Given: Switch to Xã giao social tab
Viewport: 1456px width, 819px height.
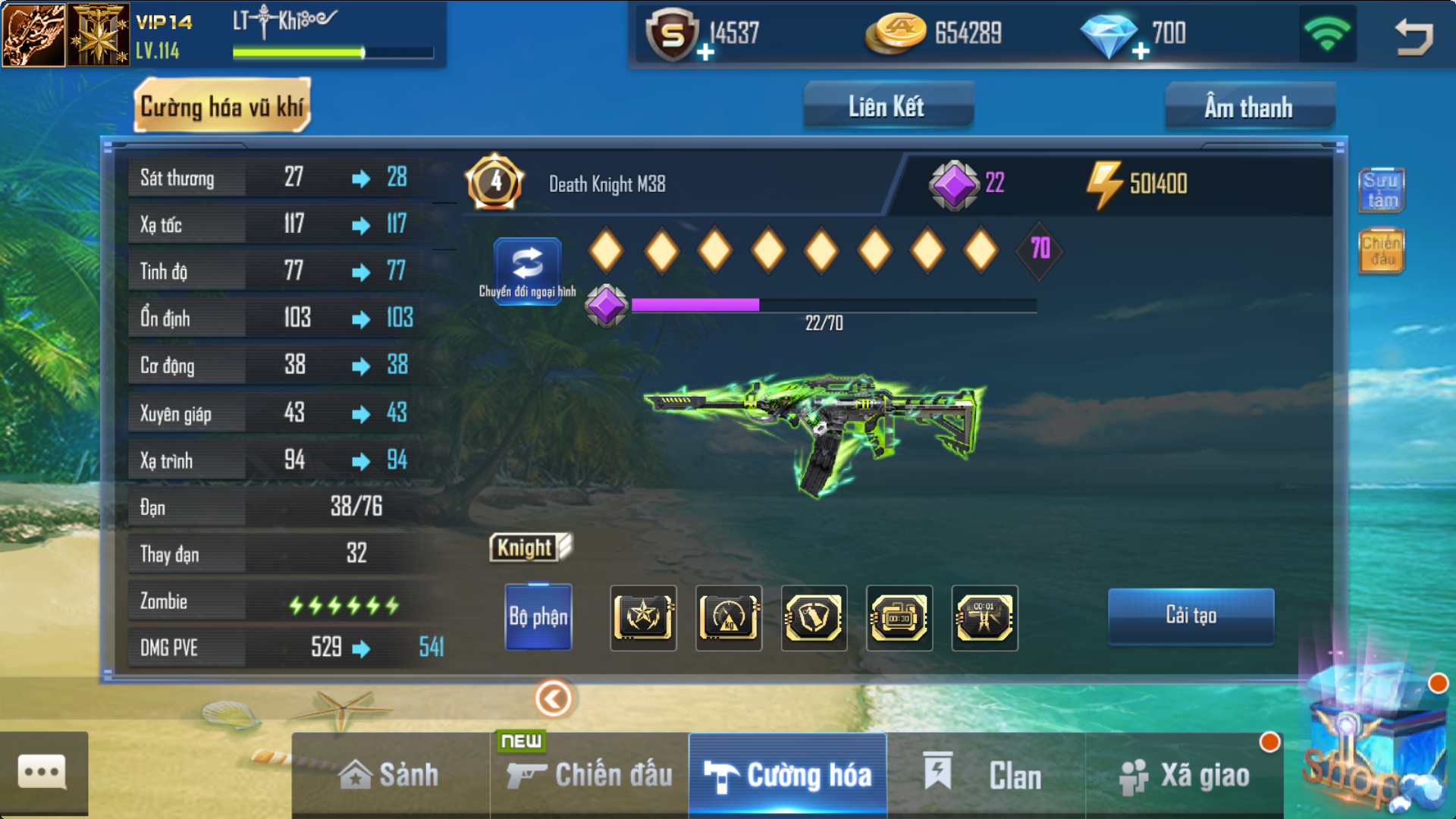Looking at the screenshot, I should point(1185,775).
